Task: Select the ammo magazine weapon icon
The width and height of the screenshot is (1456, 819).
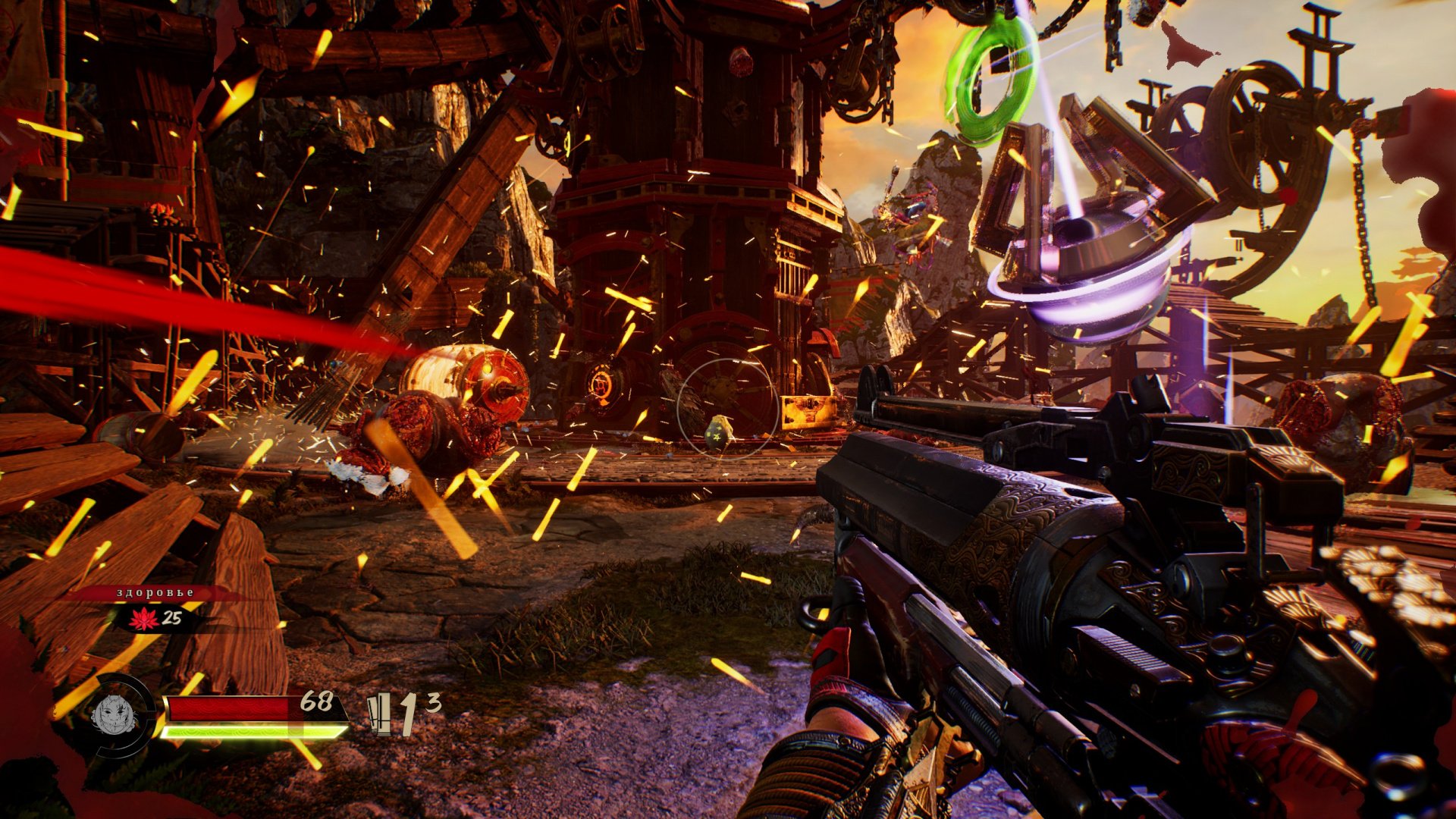Action: click(380, 715)
